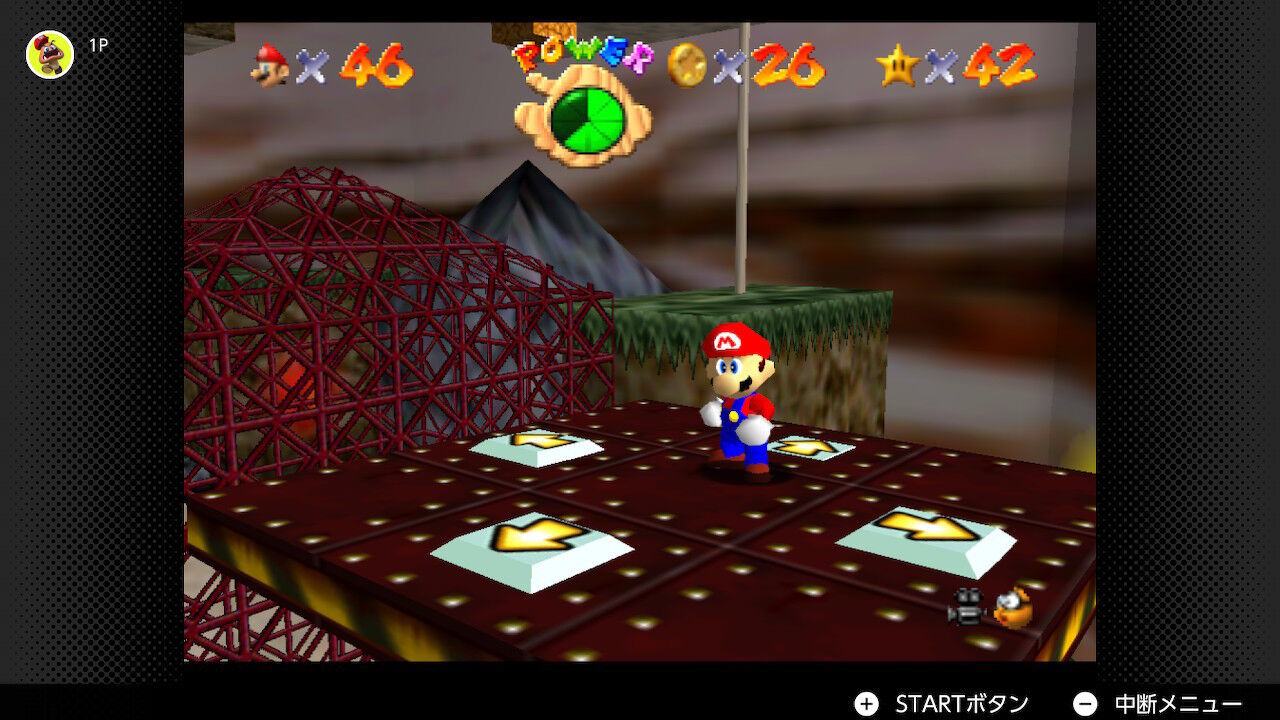The height and width of the screenshot is (720, 1280).
Task: Select the STARTボタン menu entry
Action: click(x=960, y=703)
